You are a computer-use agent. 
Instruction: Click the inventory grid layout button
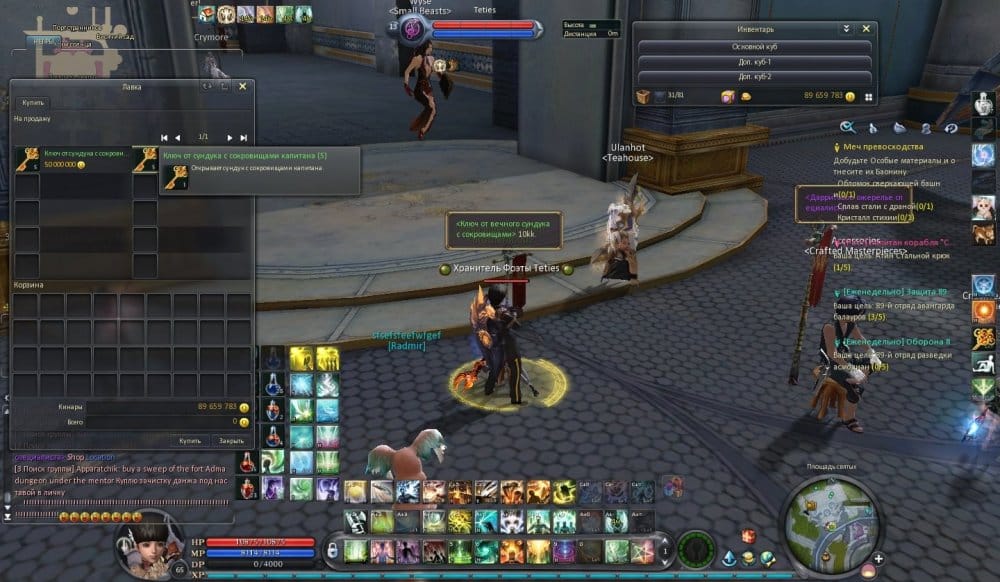tap(869, 97)
